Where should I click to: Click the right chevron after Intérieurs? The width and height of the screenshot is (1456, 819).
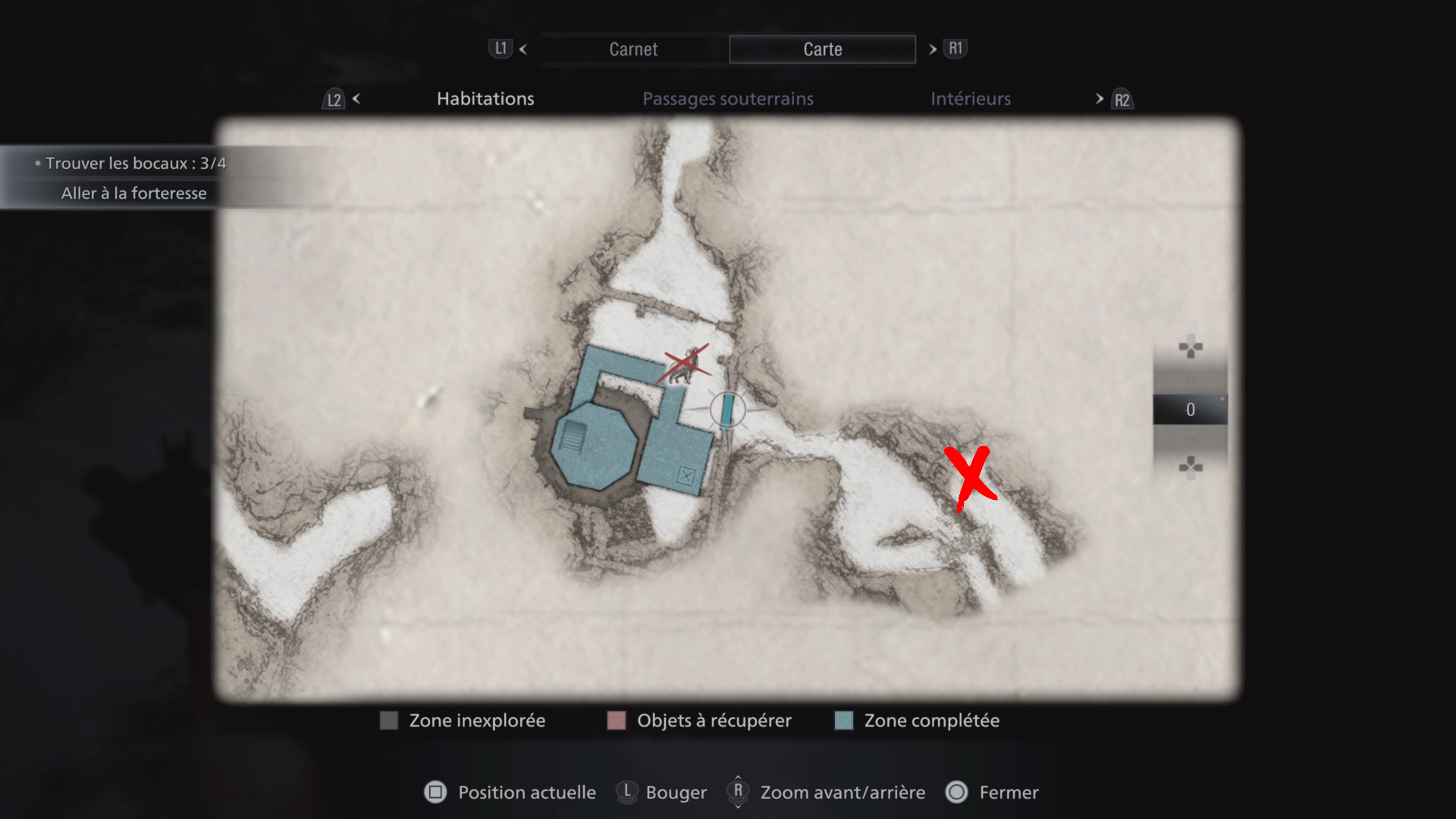click(x=1099, y=99)
